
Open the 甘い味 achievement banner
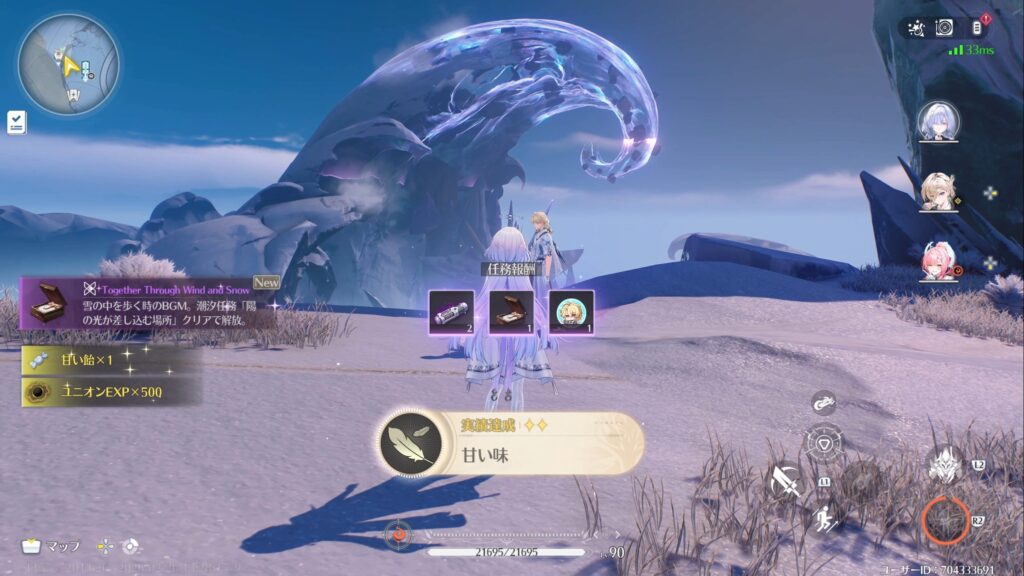[x=511, y=443]
